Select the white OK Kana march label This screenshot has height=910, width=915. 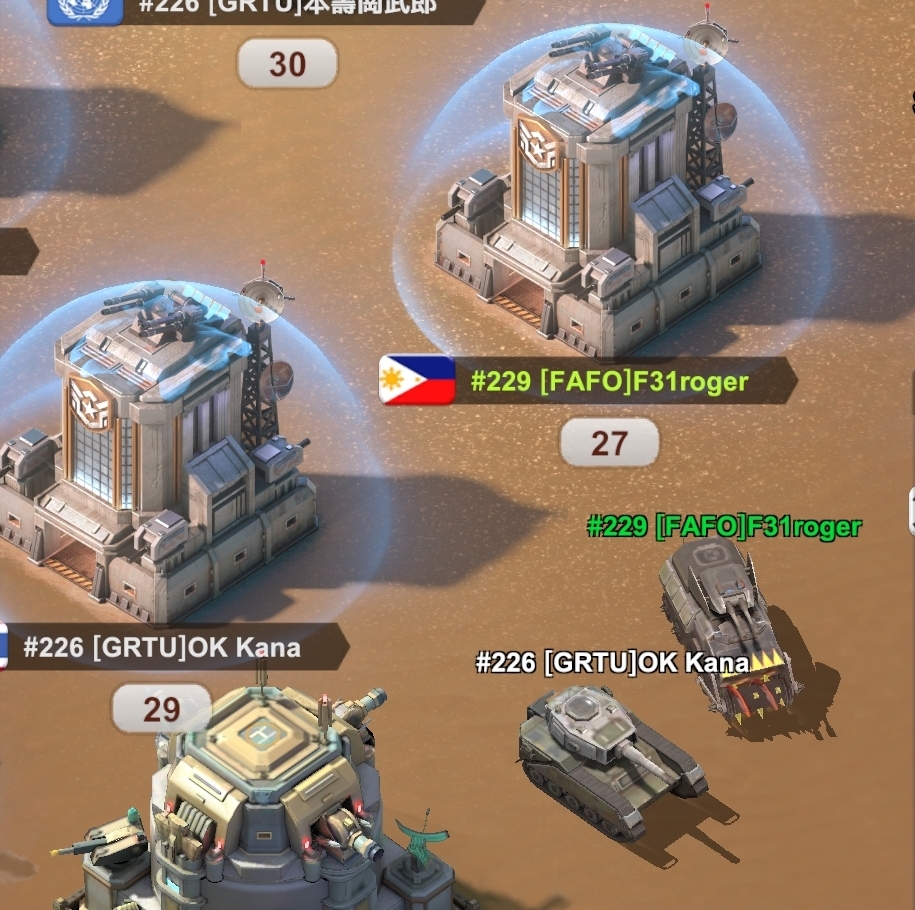point(612,662)
